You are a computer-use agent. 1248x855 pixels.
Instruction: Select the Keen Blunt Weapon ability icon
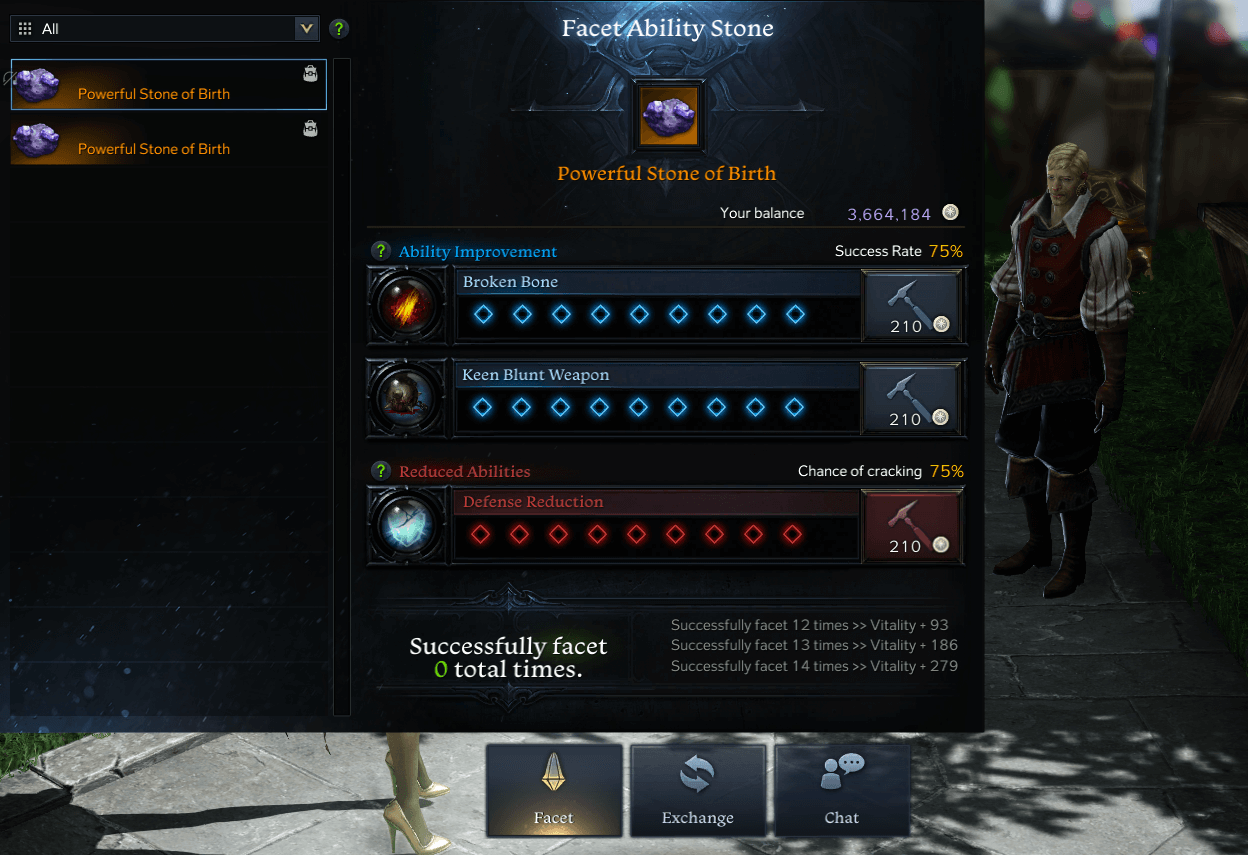(408, 398)
